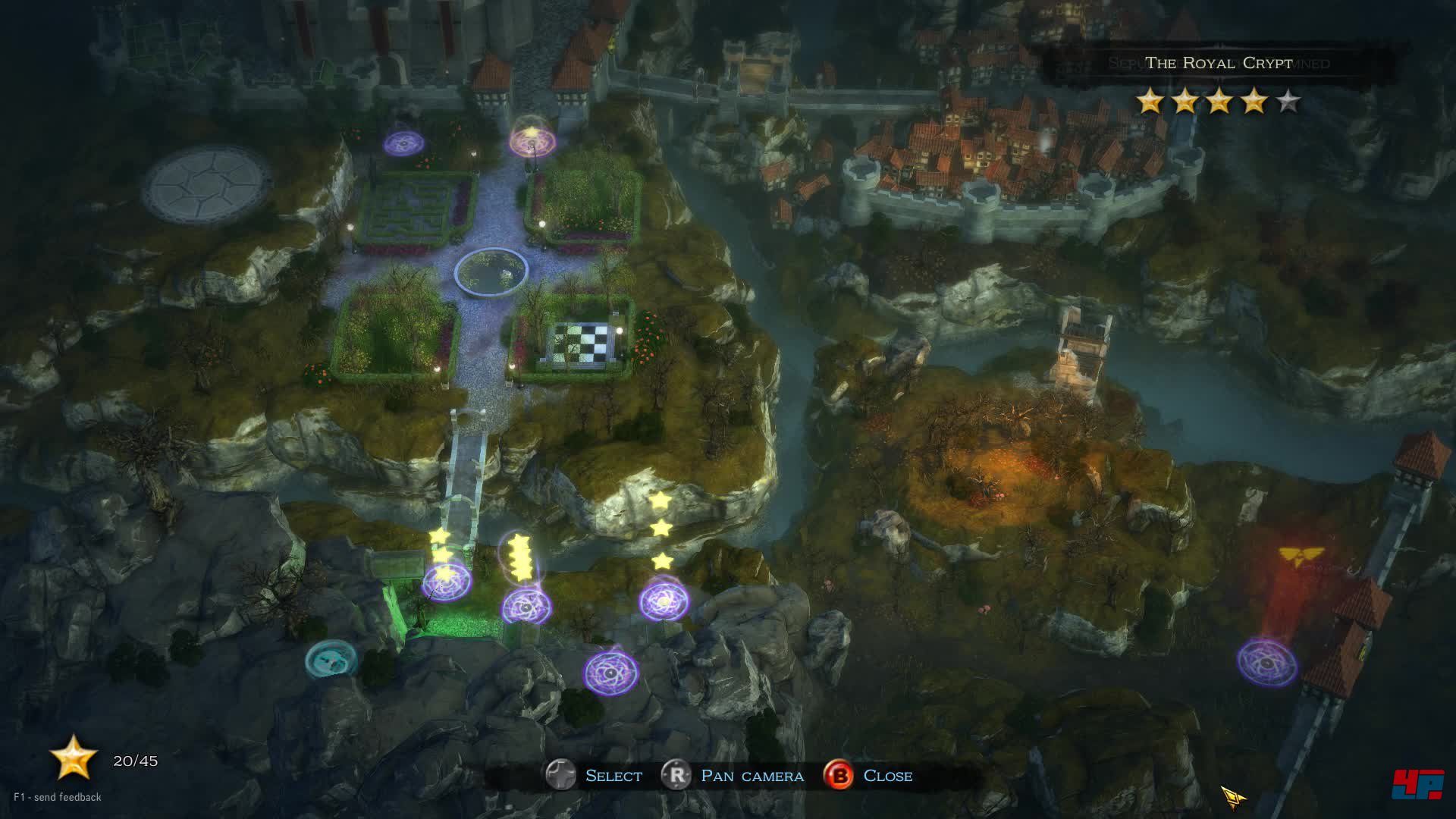Choose the dim purple portal in the castle garden
The width and height of the screenshot is (1456, 819).
(403, 143)
